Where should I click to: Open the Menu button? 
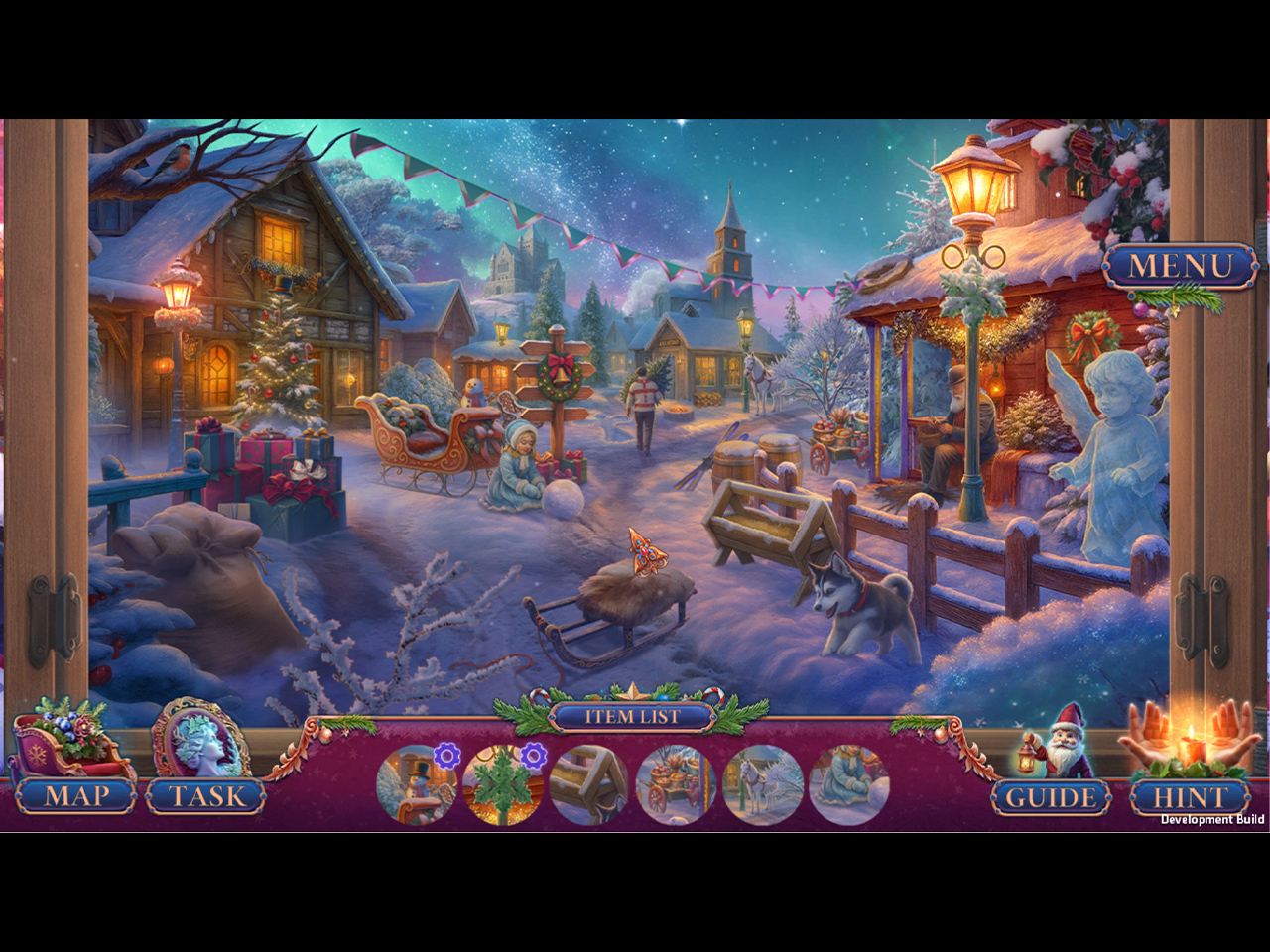click(1180, 266)
